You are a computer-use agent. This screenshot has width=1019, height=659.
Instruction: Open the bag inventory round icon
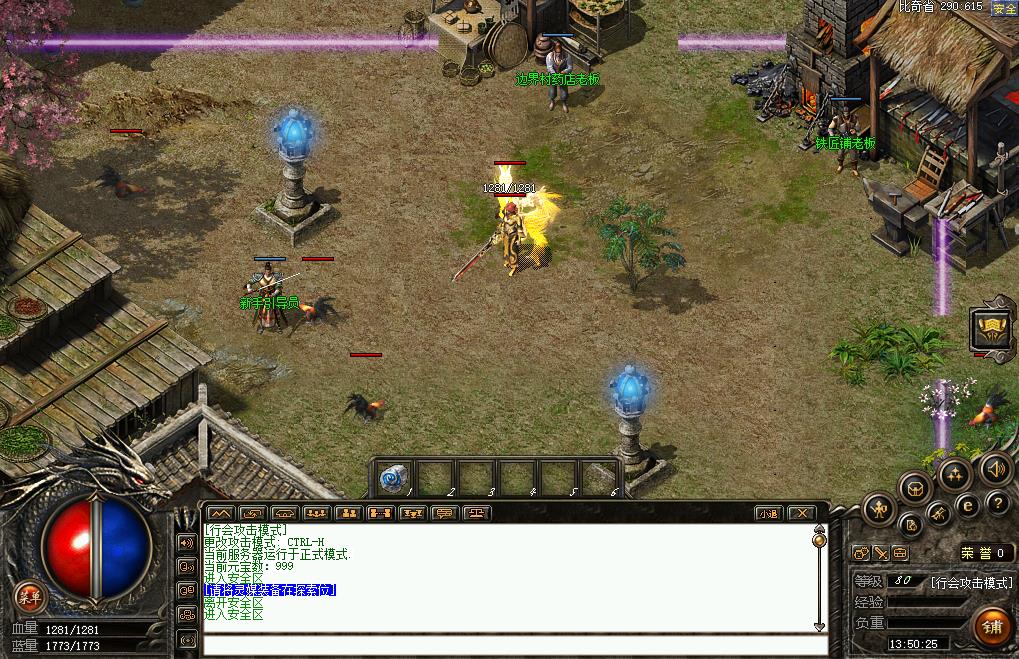914,487
